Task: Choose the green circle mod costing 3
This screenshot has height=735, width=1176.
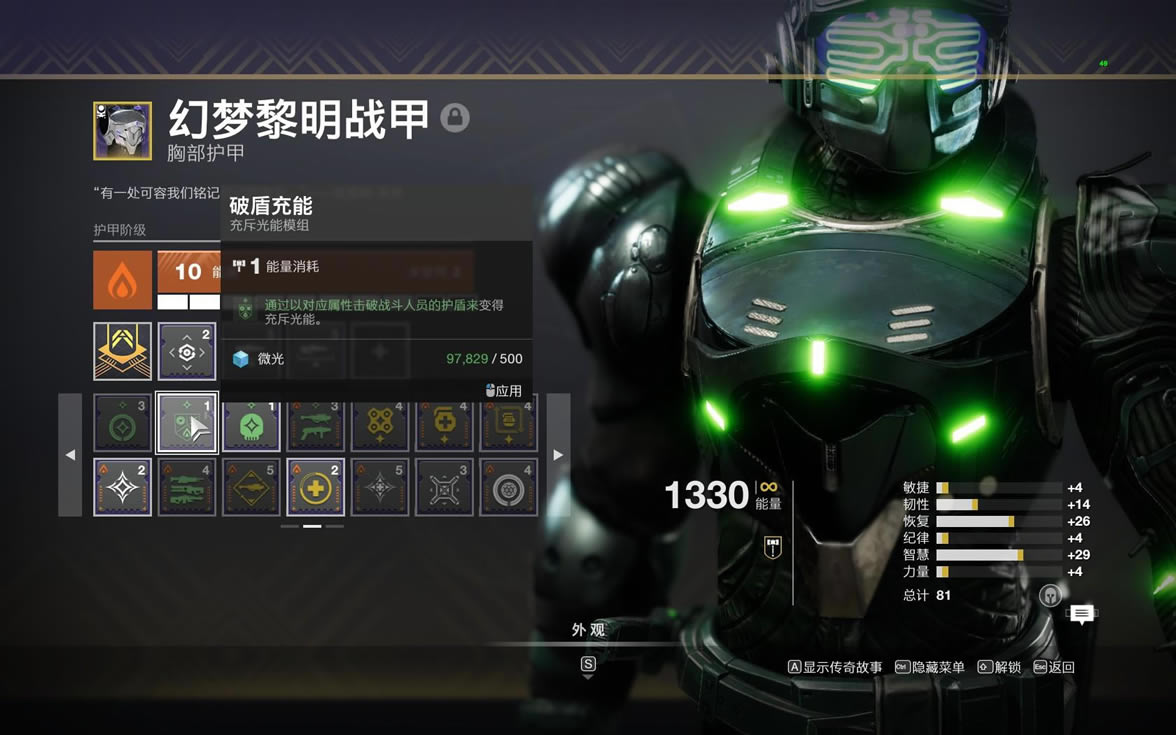Action: pyautogui.click(x=123, y=423)
